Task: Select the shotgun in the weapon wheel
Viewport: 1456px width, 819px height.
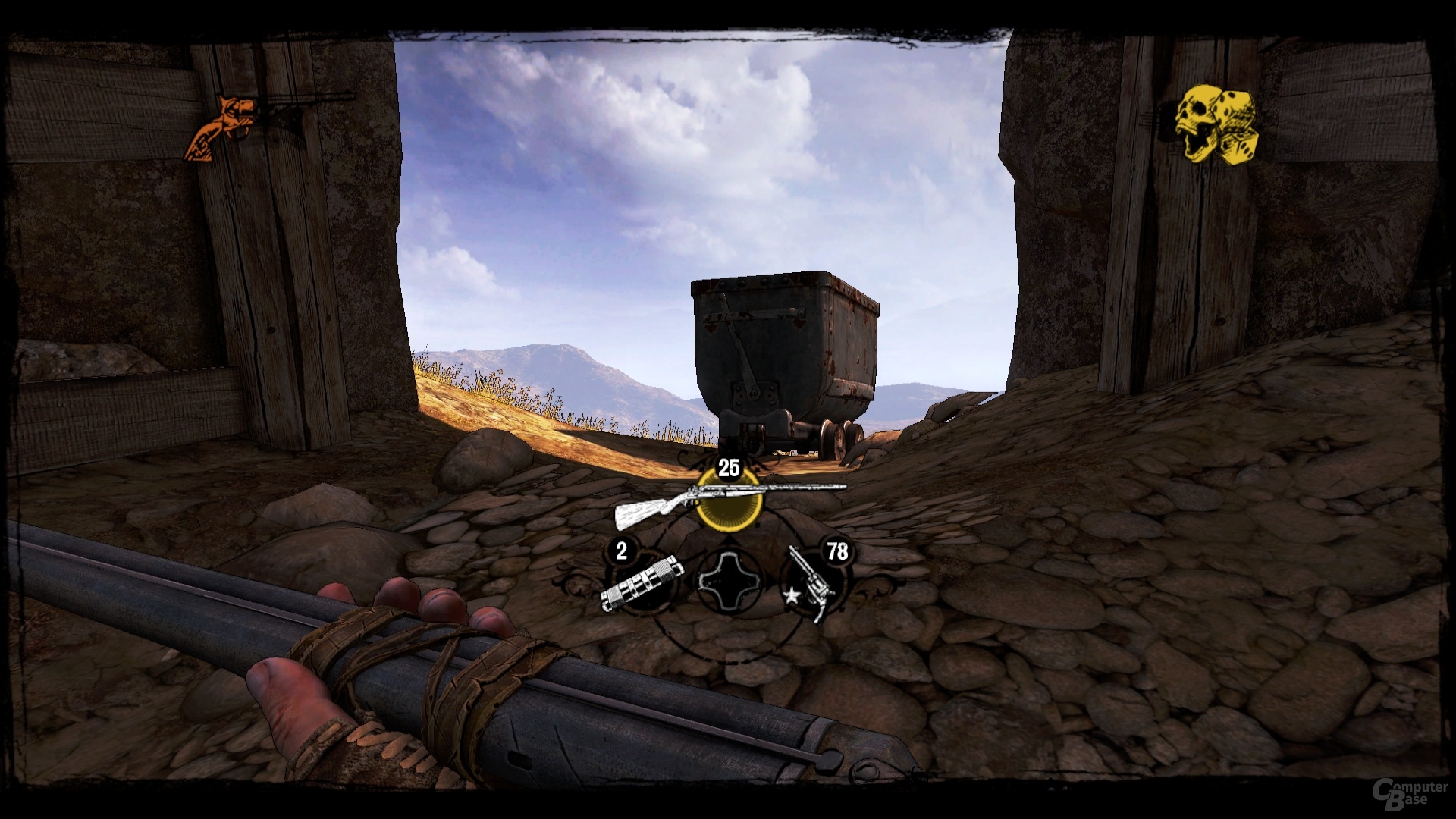Action: click(728, 500)
